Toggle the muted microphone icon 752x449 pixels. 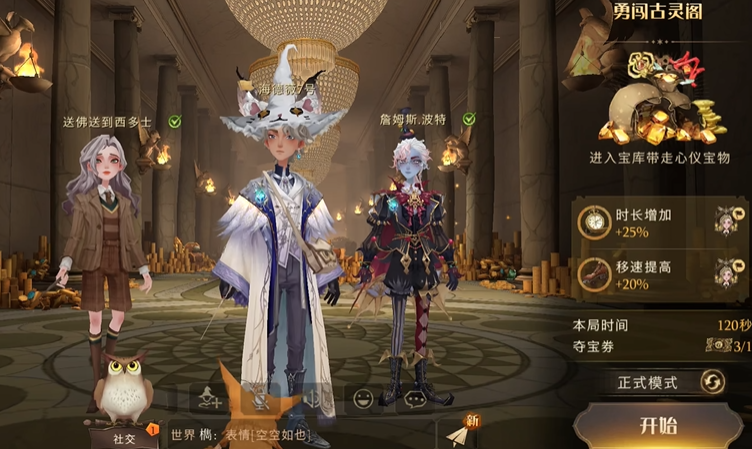point(262,399)
